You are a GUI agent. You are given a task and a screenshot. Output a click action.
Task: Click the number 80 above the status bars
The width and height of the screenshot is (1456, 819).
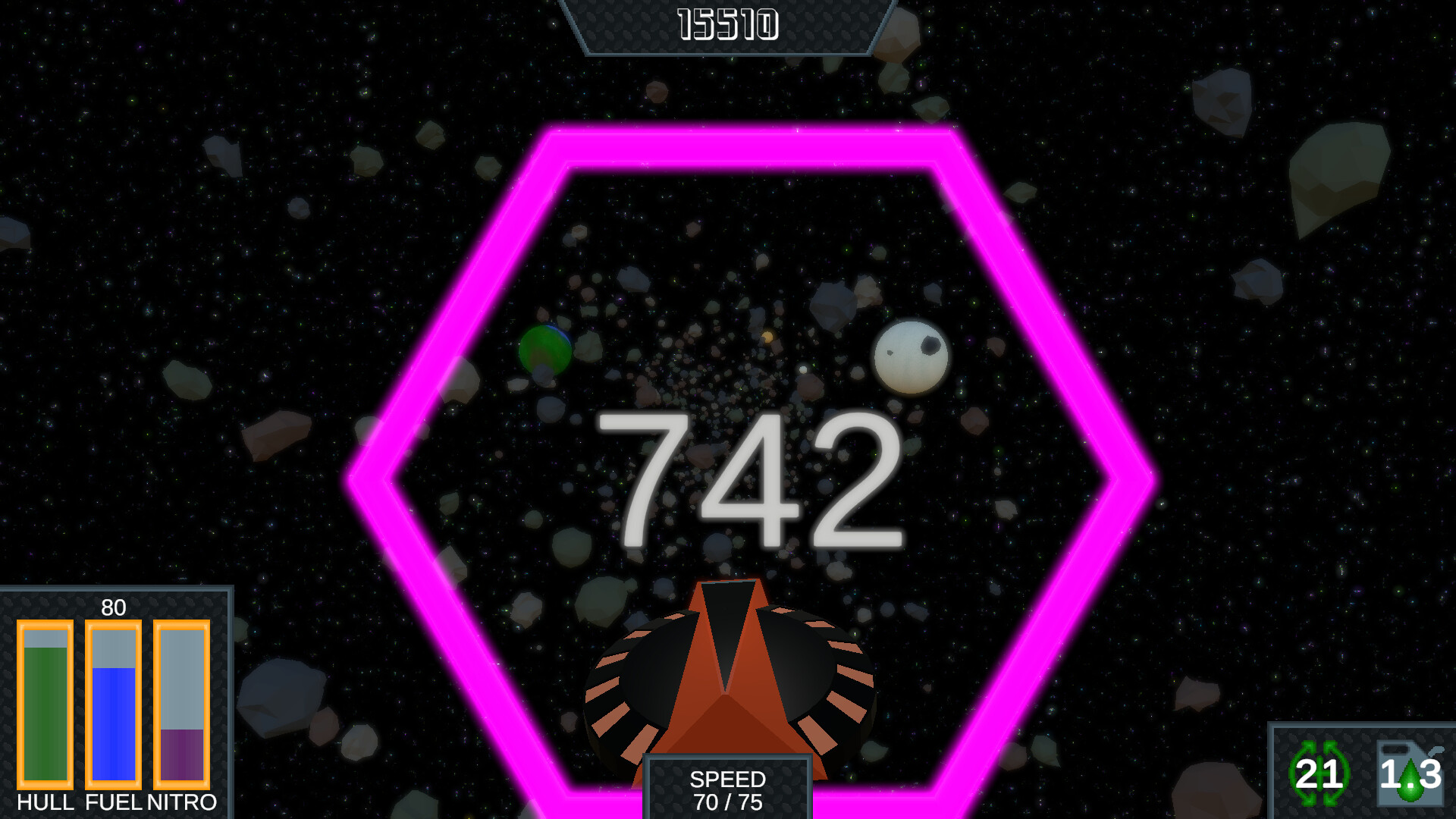[114, 609]
